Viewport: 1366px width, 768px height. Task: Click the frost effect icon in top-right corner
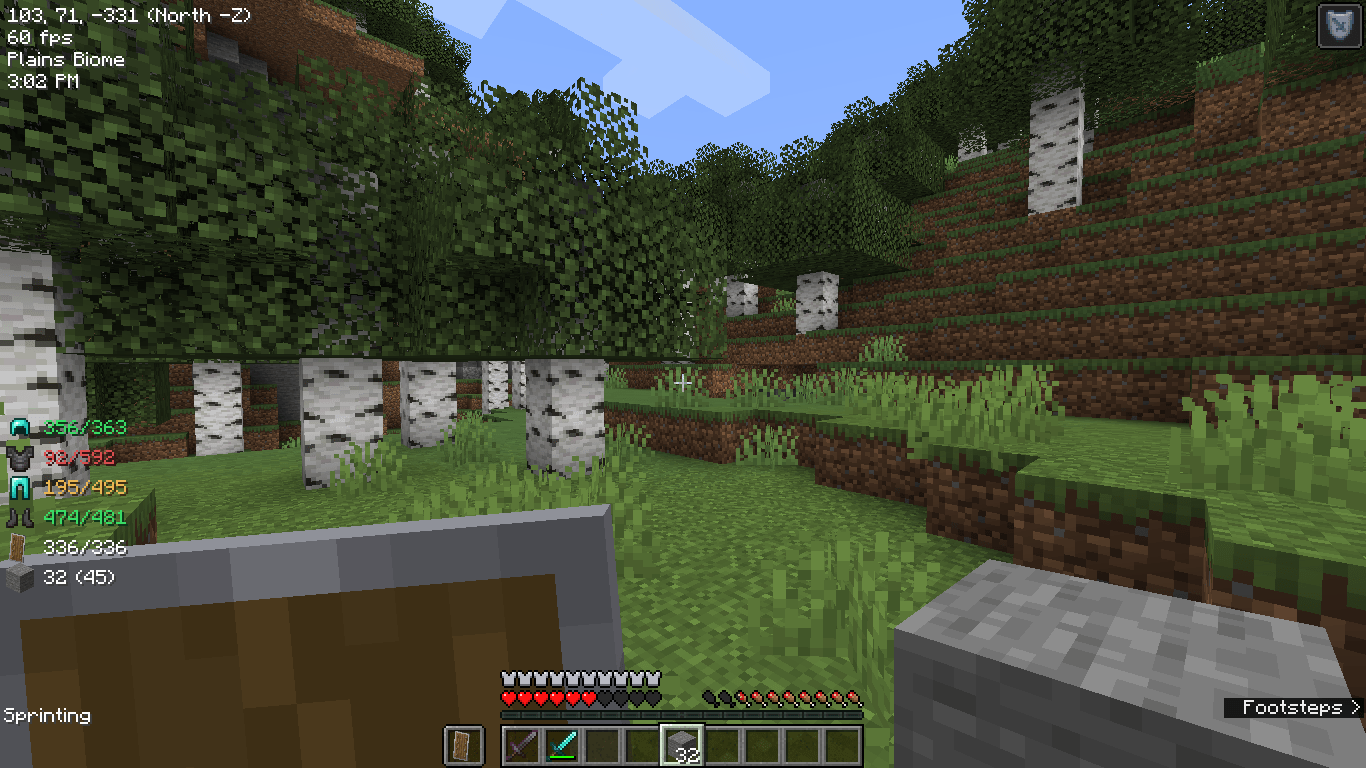tap(1340, 26)
